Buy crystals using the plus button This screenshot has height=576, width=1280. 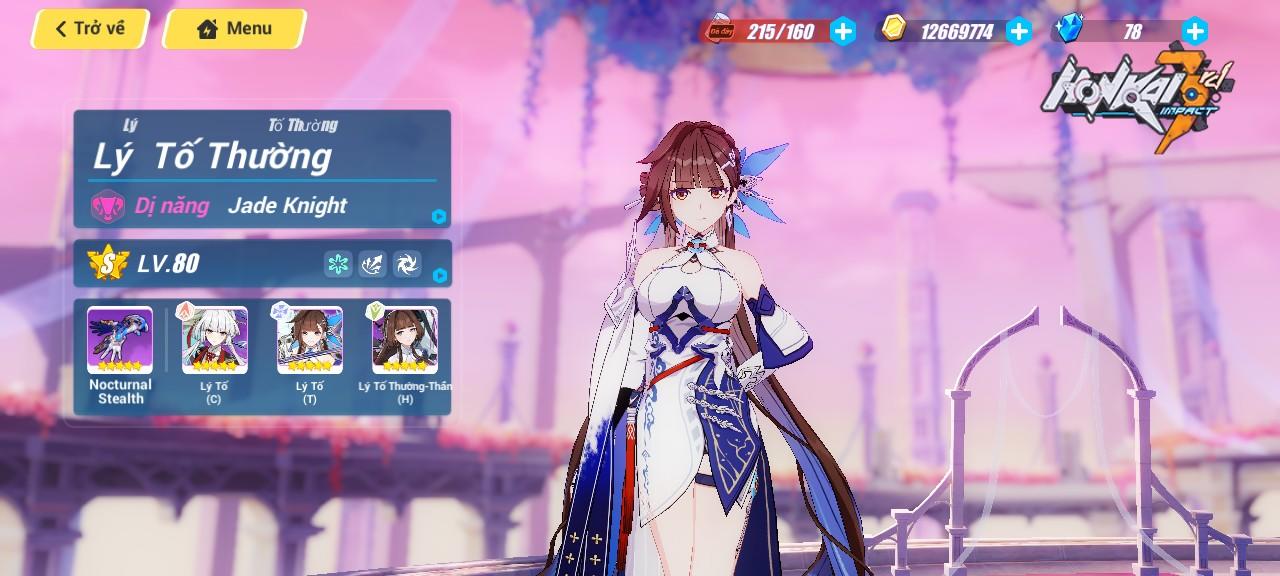1194,31
